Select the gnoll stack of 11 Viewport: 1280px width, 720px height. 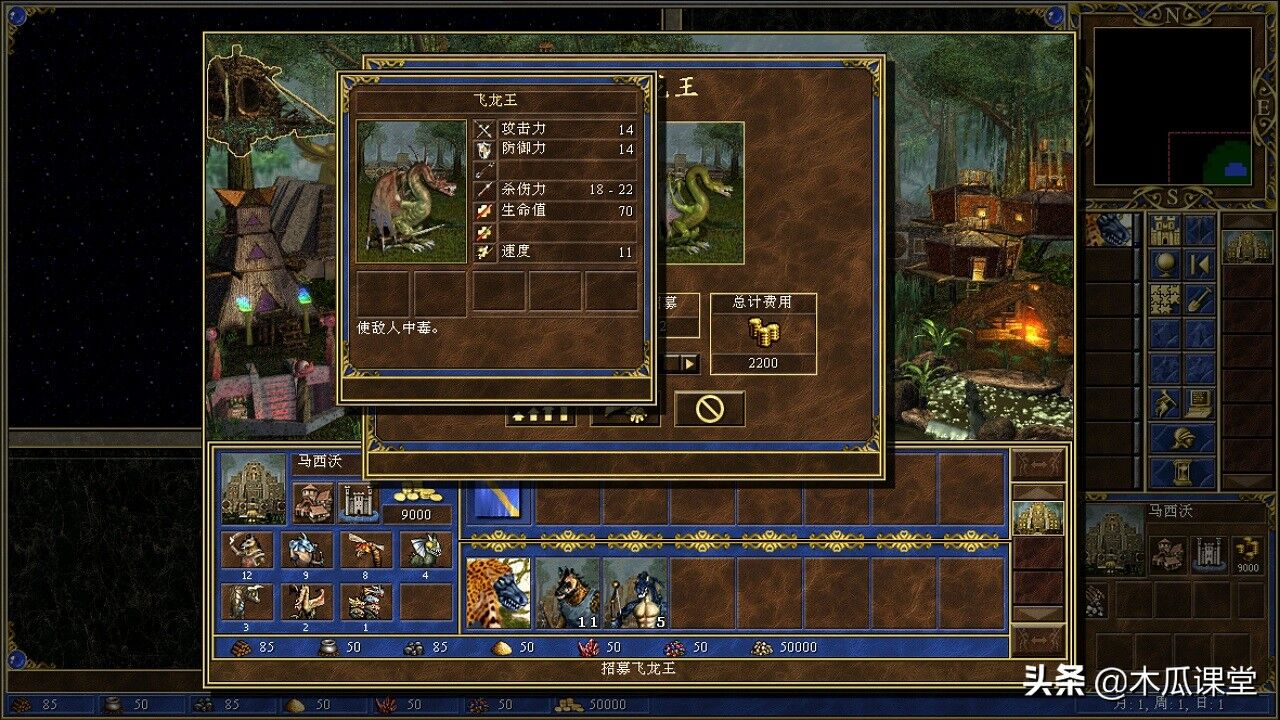click(567, 593)
